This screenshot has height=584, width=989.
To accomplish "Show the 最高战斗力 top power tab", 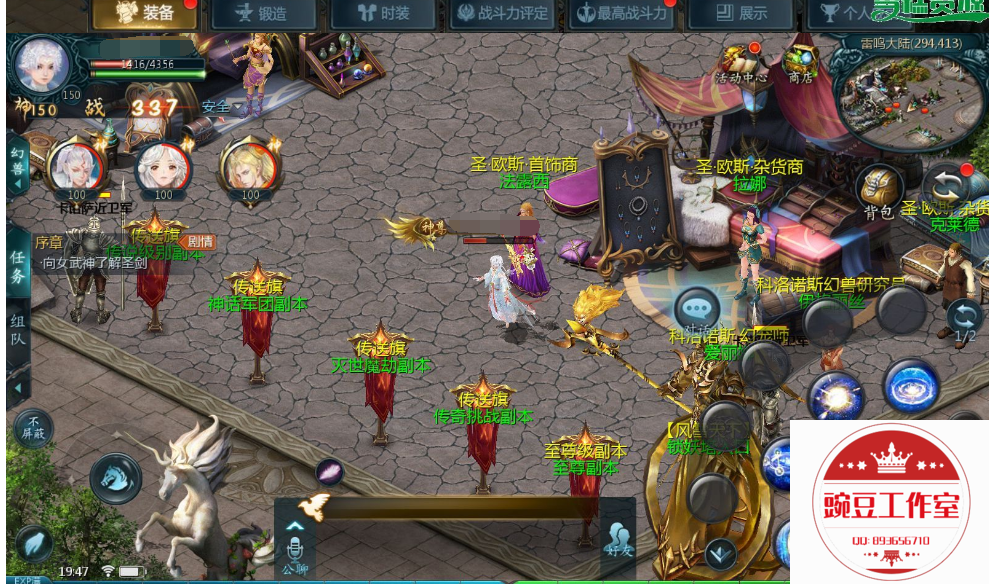I will pos(621,14).
